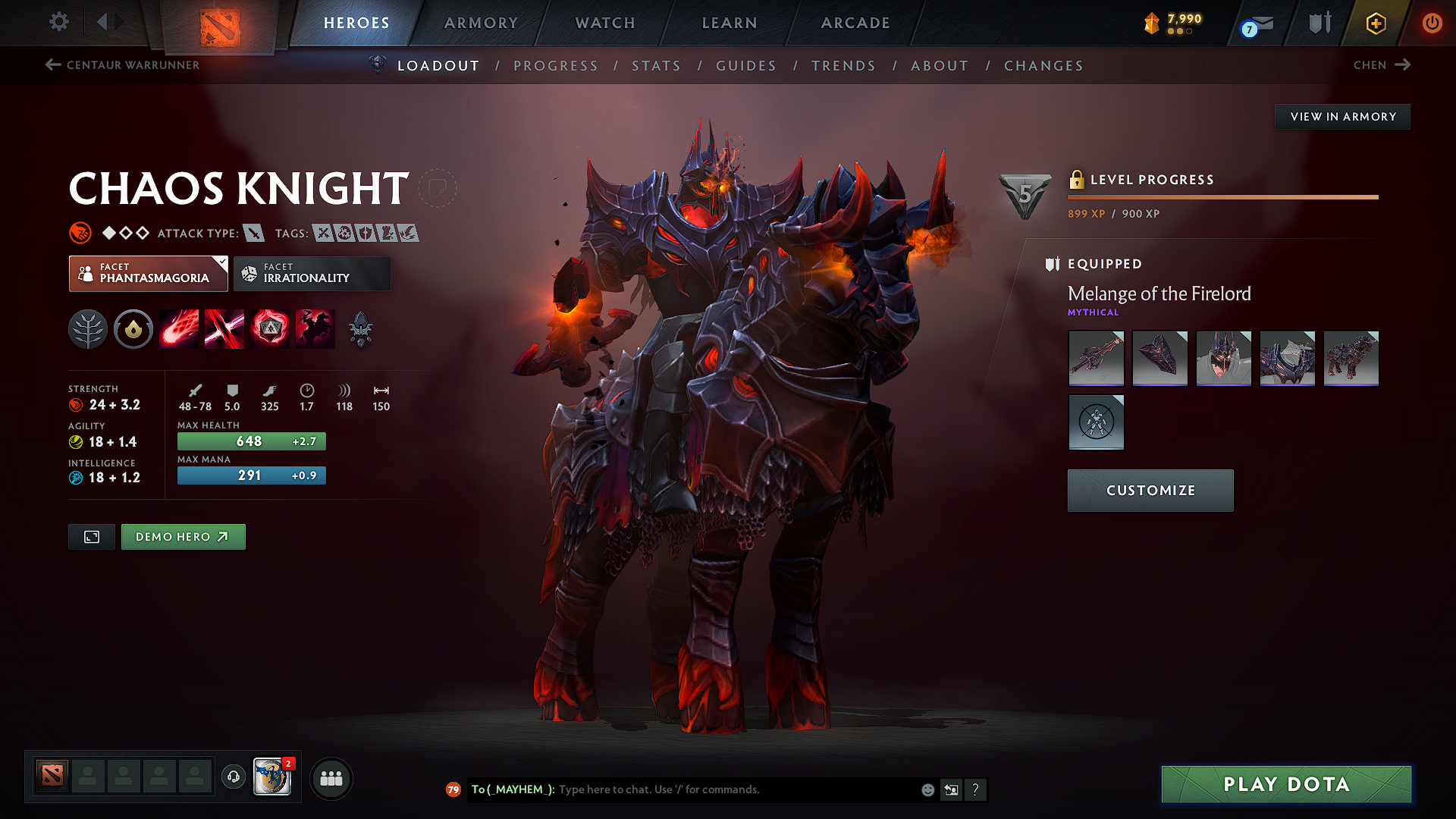
Task: Click the CUSTOMIZE button under Equipped
Action: pyautogui.click(x=1150, y=490)
